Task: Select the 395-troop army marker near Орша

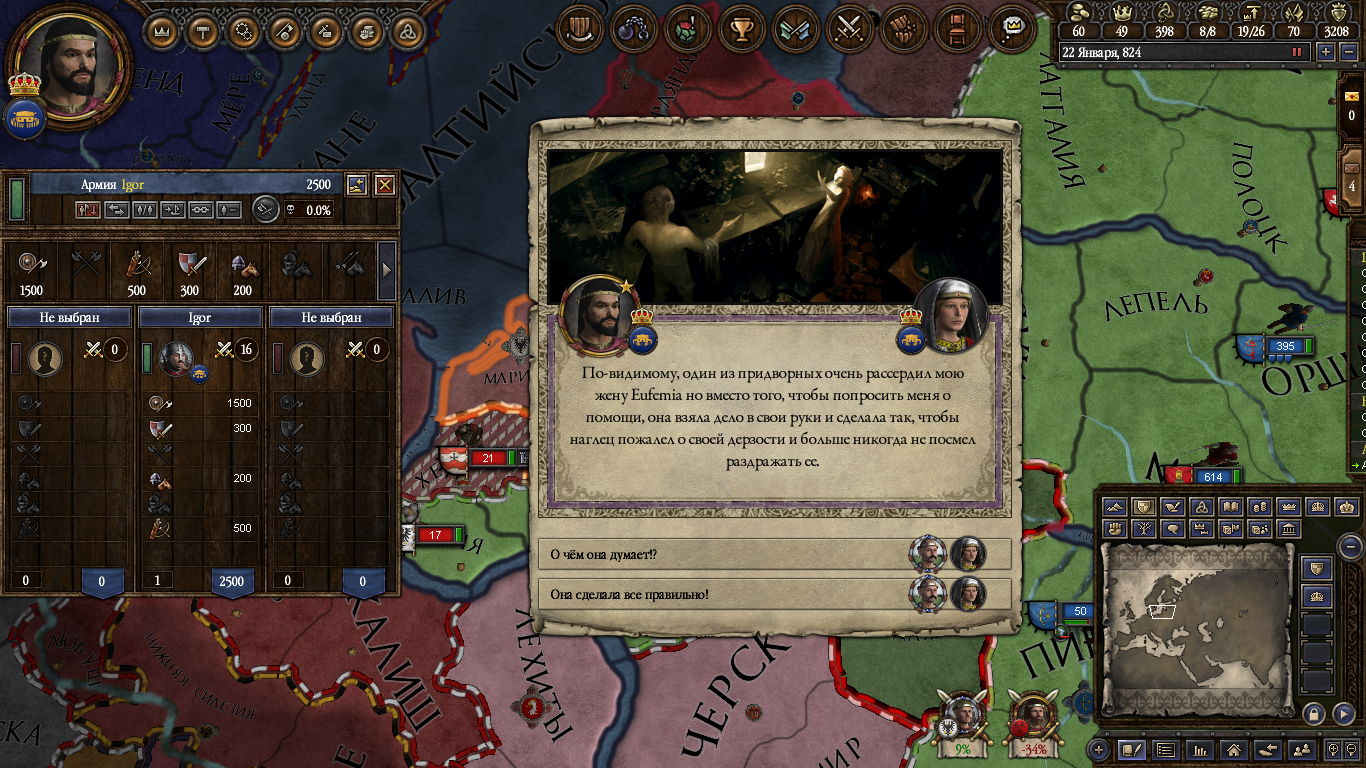Action: pos(1283,346)
